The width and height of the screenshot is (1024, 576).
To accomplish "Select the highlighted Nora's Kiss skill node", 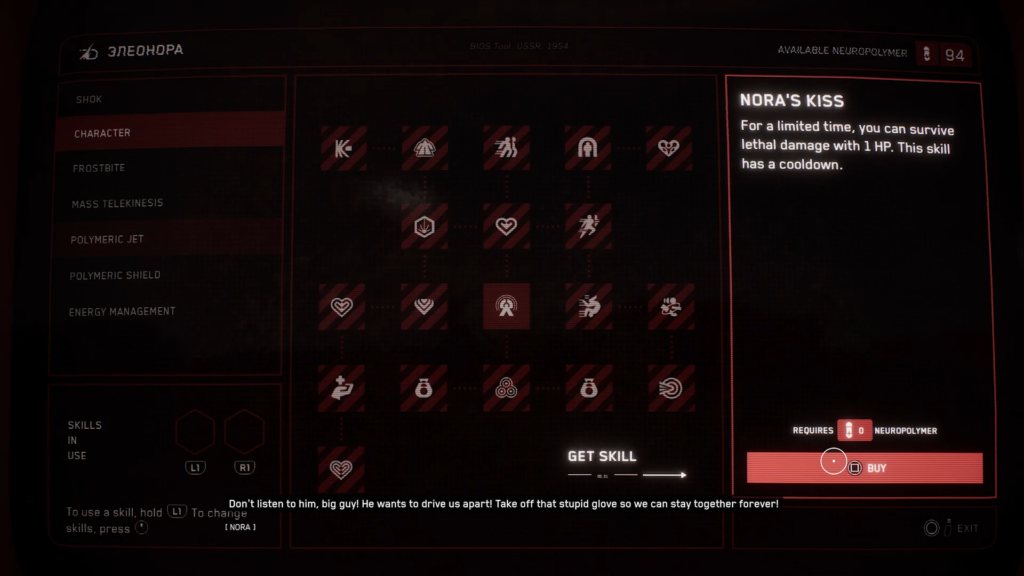I will click(x=506, y=306).
